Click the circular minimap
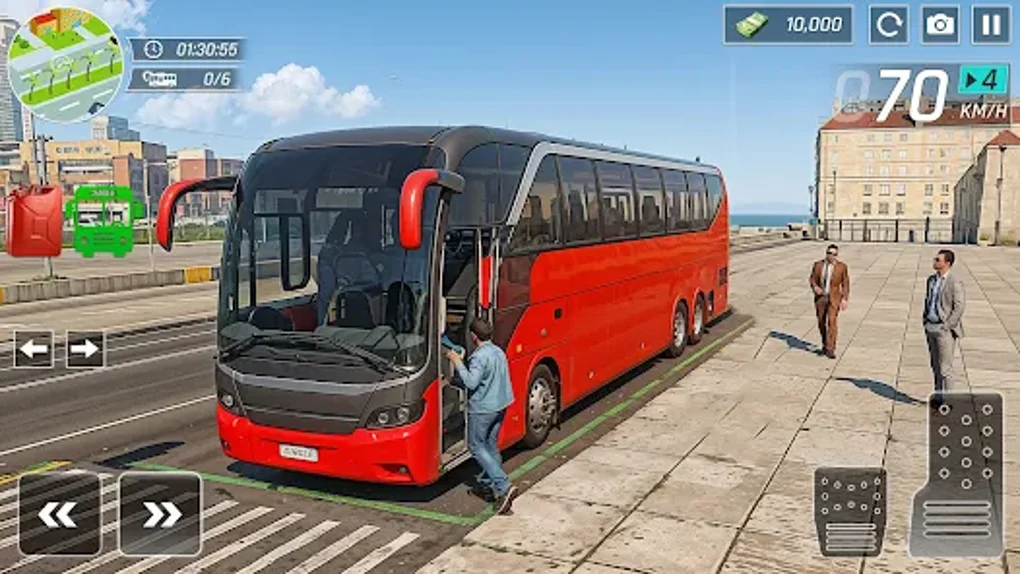This screenshot has height=574, width=1020. [64, 65]
